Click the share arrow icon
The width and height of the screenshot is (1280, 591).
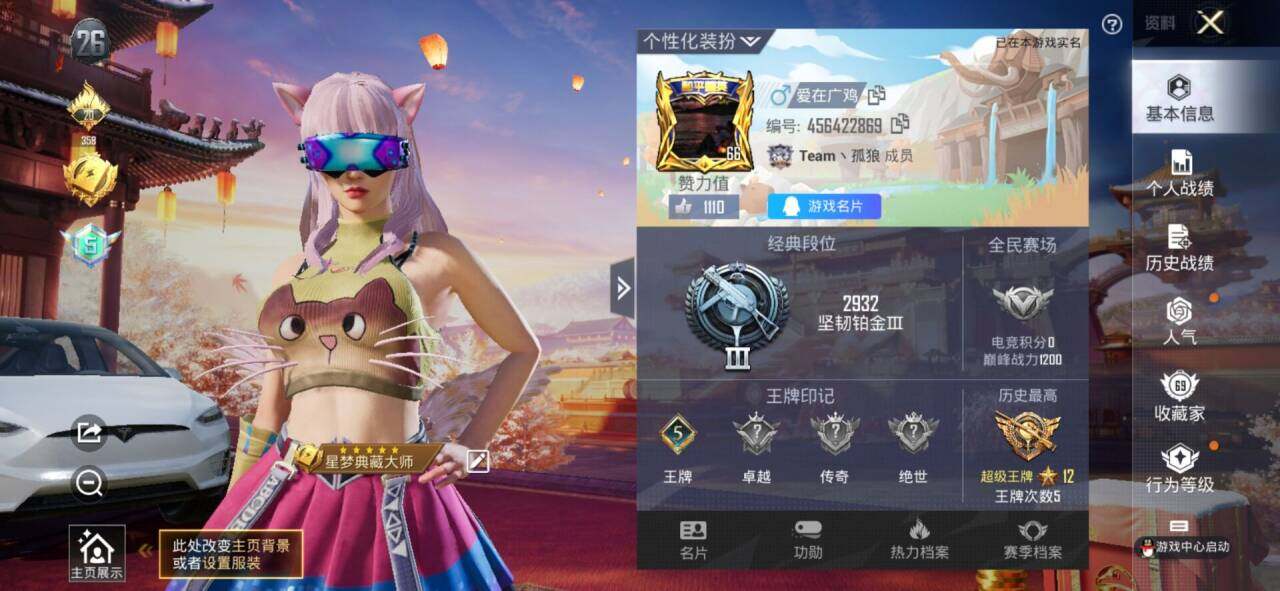89,432
